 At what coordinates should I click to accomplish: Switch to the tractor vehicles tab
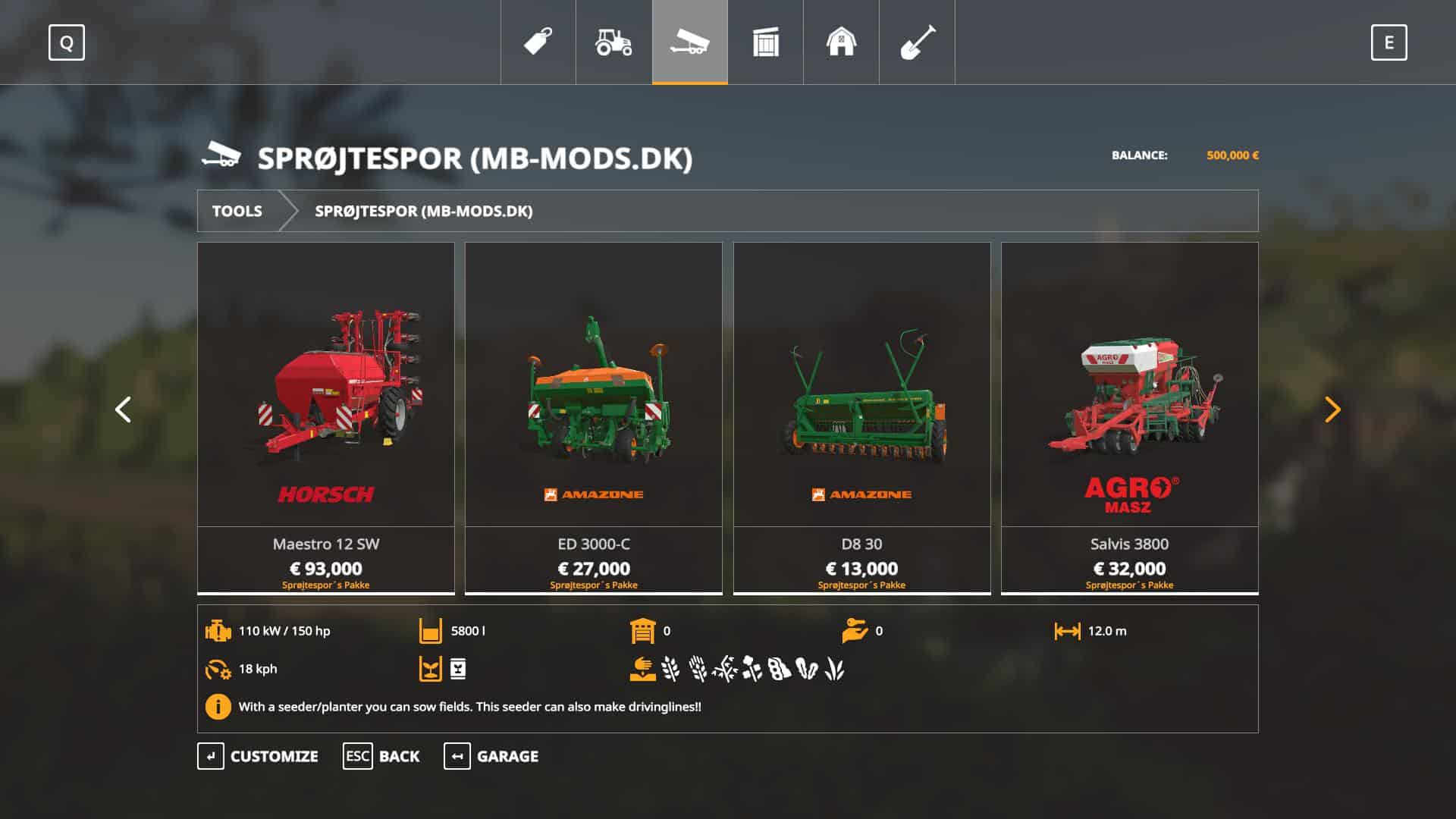[x=614, y=42]
